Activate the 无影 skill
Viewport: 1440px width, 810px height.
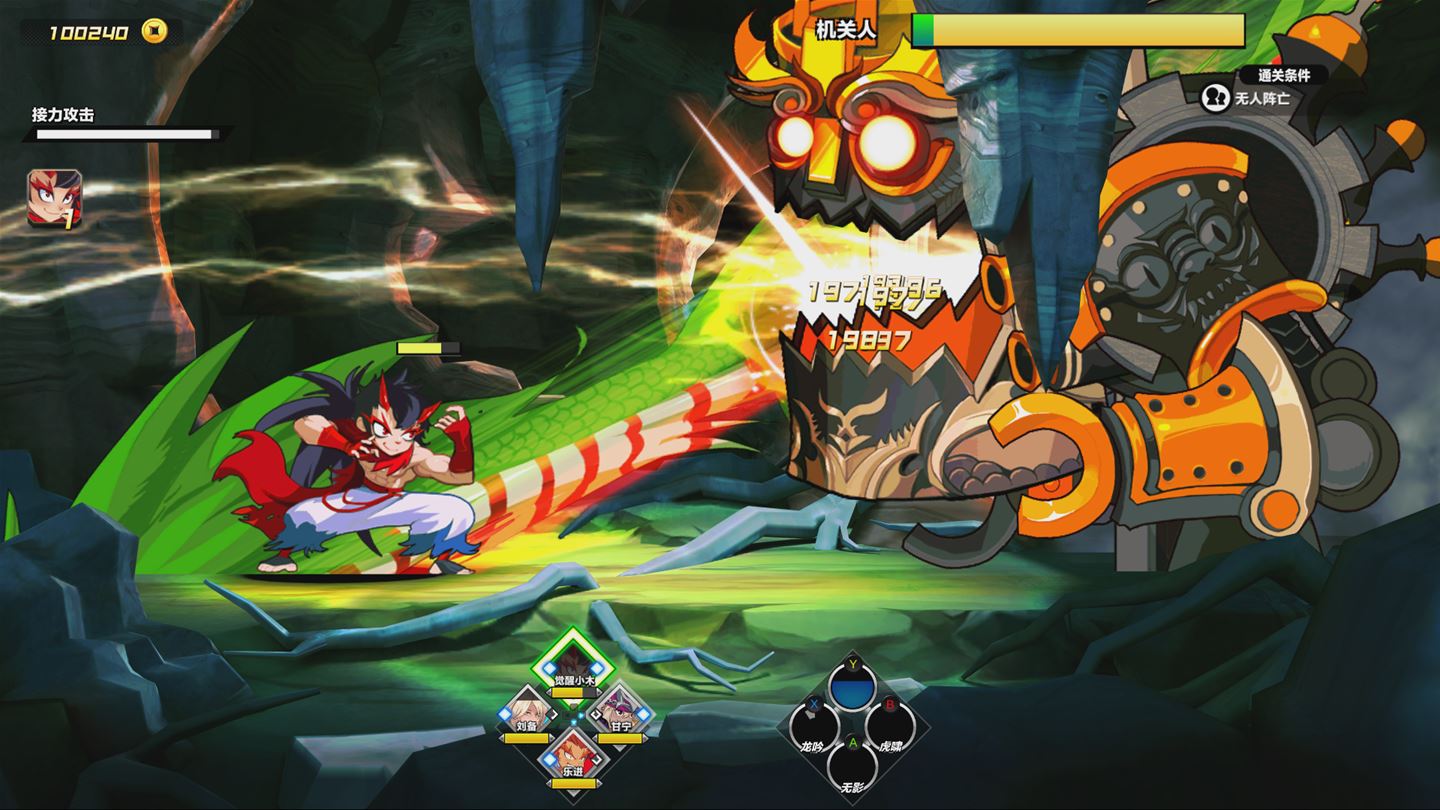click(852, 765)
